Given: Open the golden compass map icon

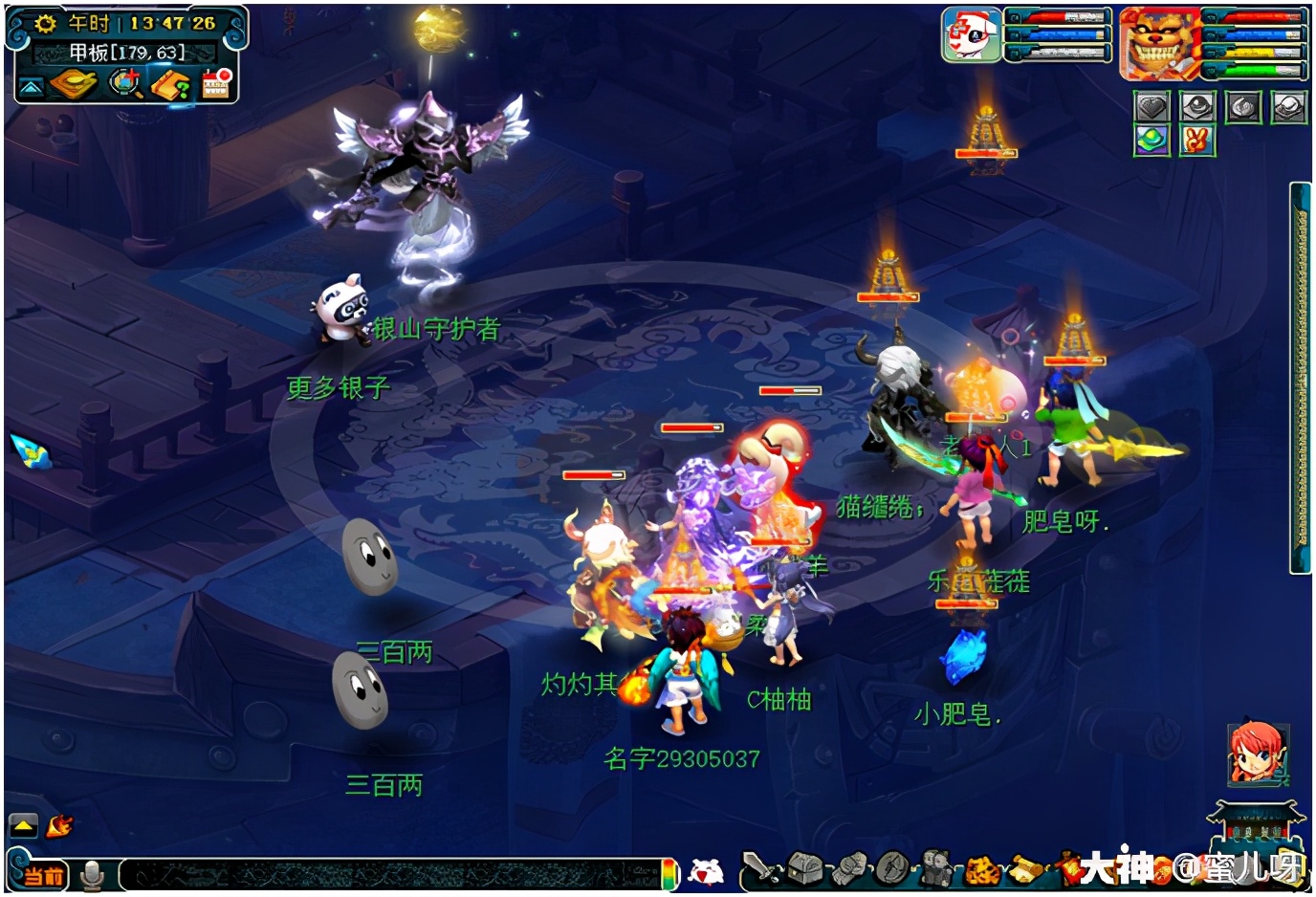Looking at the screenshot, I should 75,85.
